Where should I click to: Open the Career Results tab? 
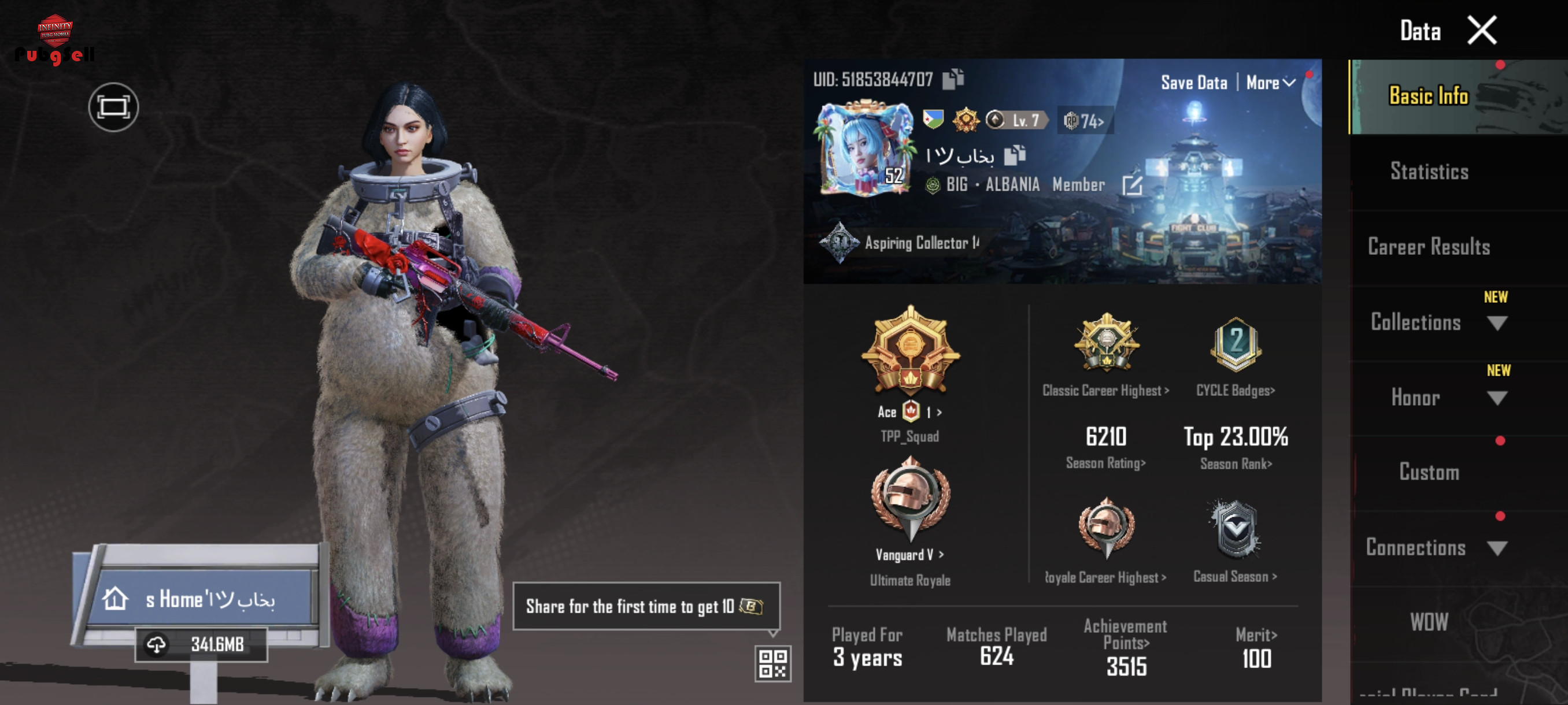coord(1429,246)
